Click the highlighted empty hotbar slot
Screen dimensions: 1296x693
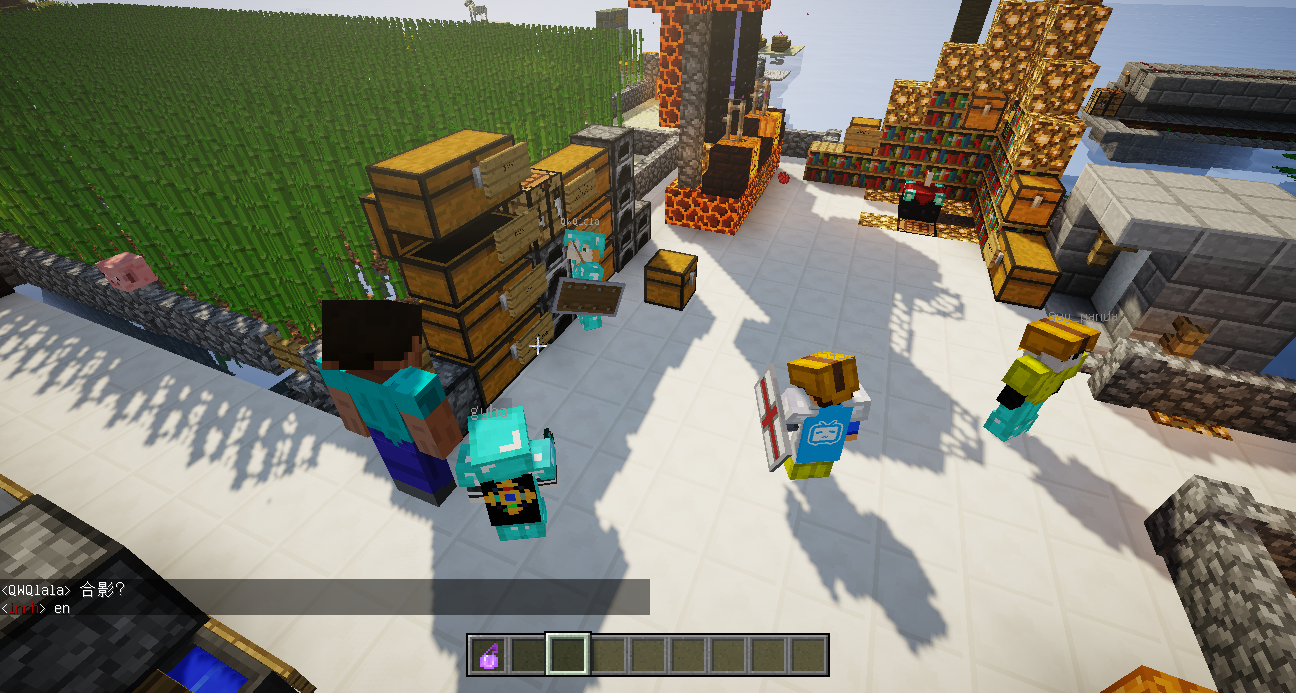(x=568, y=655)
